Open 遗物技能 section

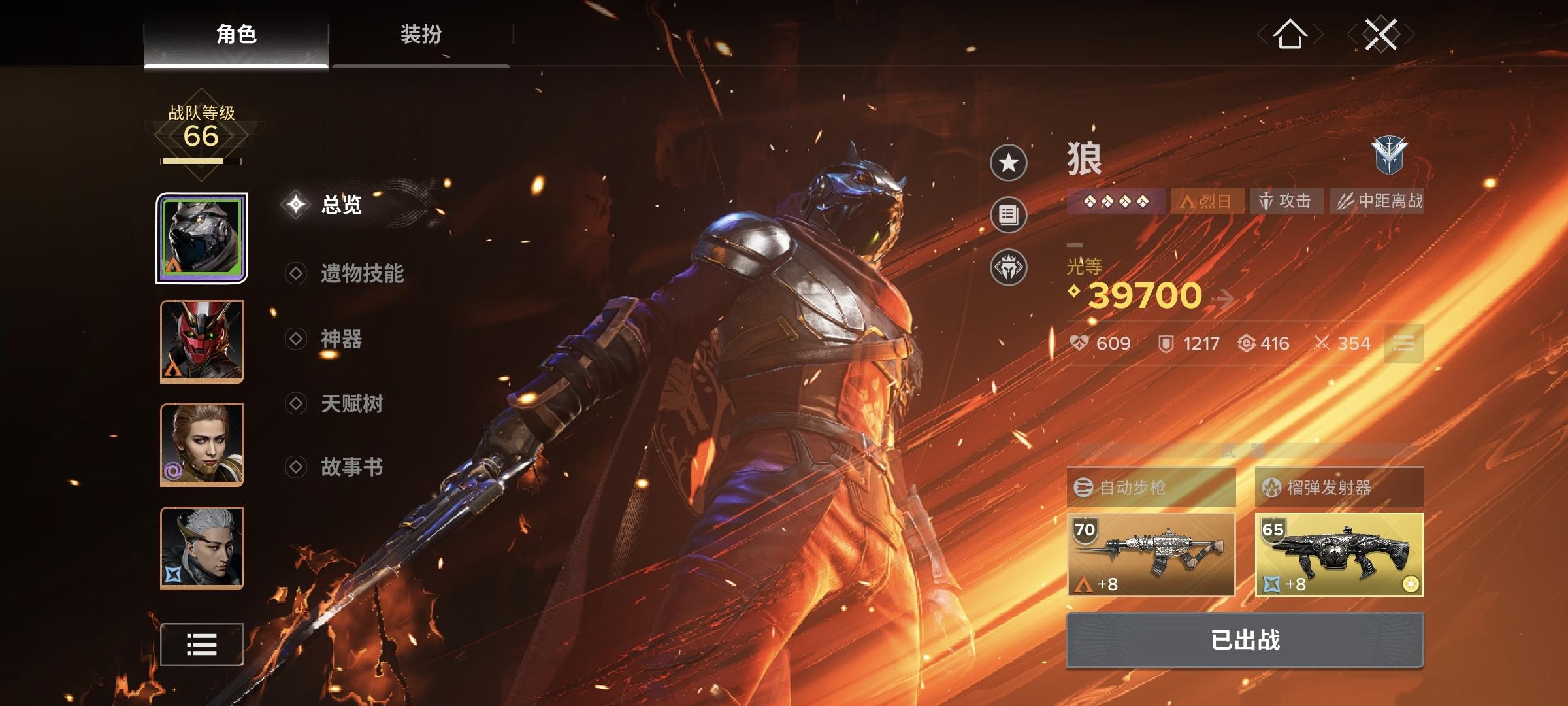[361, 273]
